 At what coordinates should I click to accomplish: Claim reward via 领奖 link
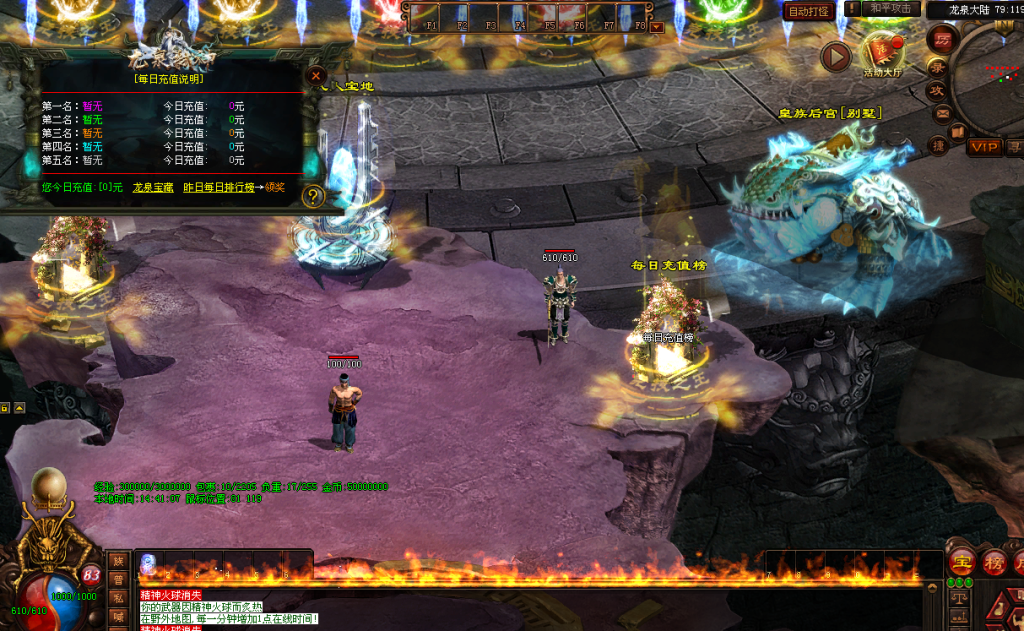click(x=275, y=187)
